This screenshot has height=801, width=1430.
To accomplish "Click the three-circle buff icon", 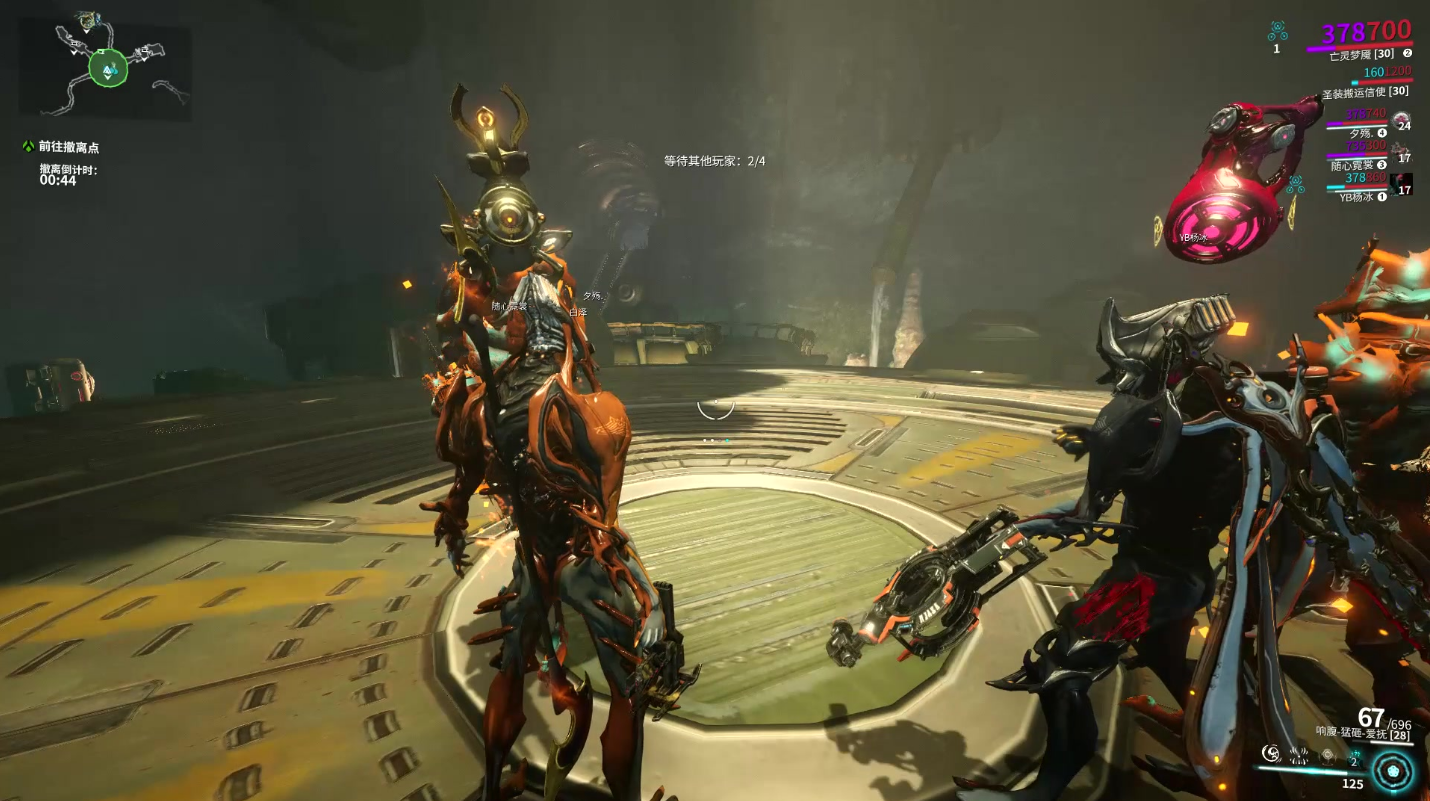I will click(1276, 31).
